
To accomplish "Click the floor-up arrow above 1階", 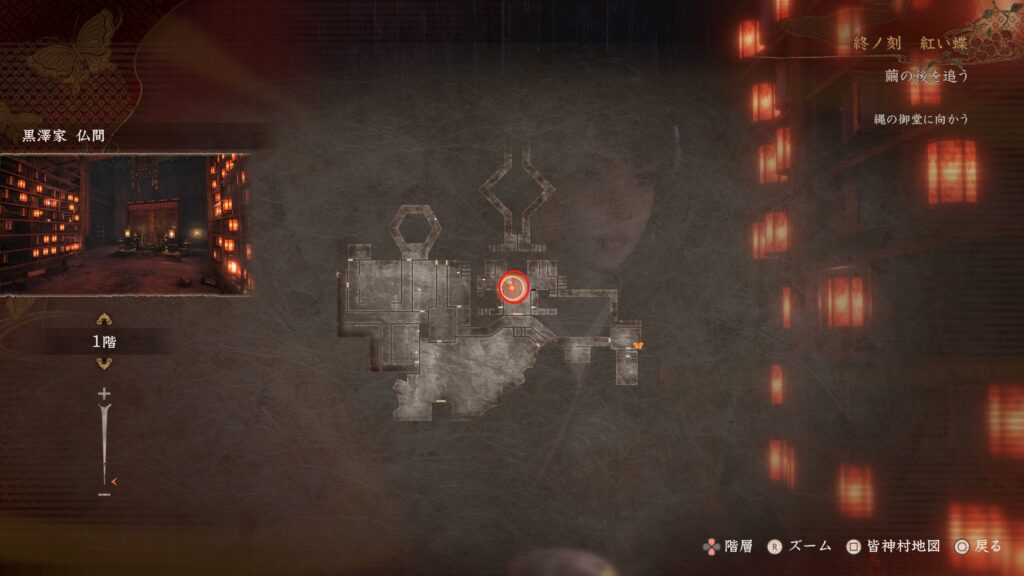I will pos(104,320).
